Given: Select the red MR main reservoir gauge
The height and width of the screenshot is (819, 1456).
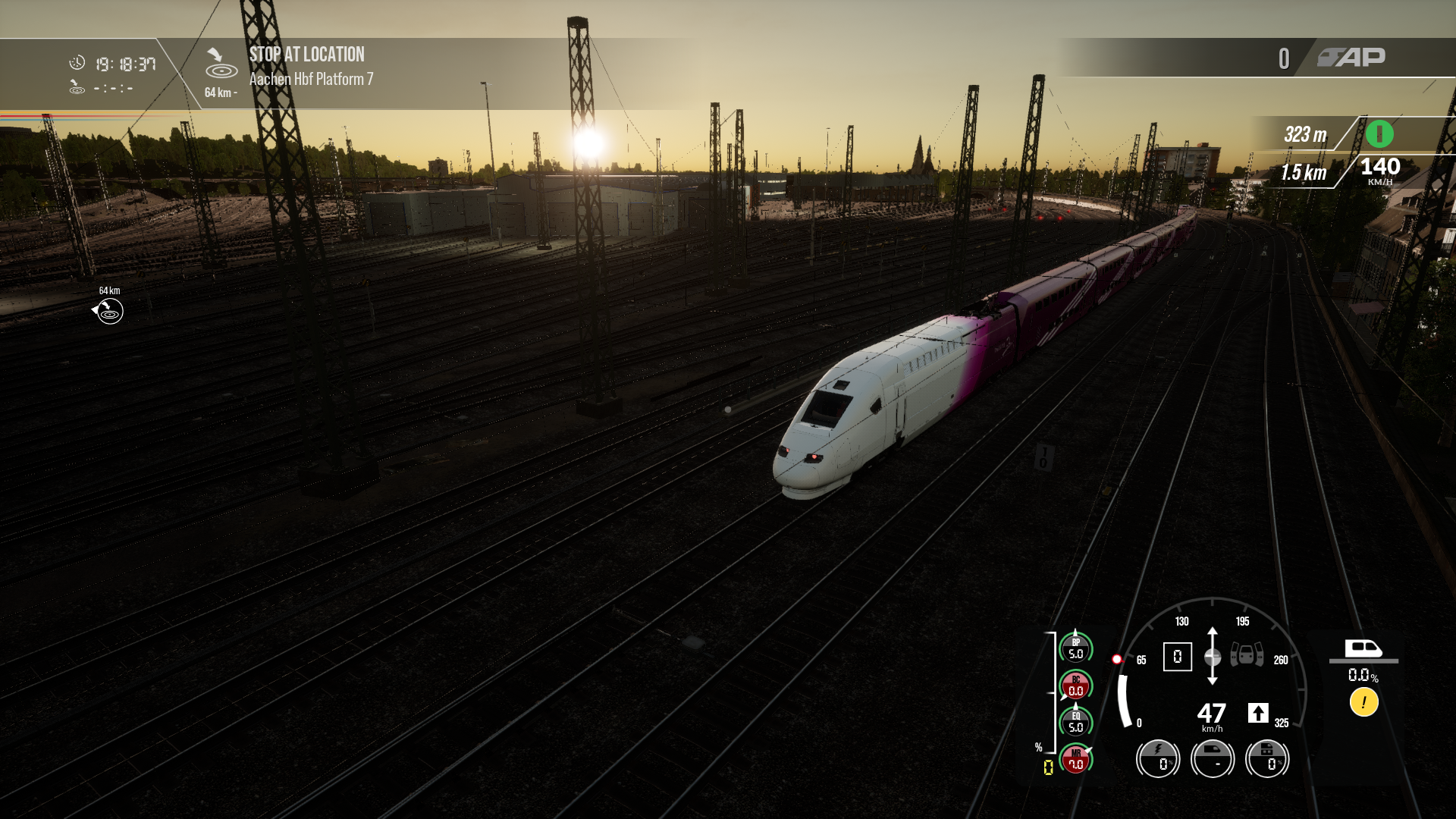Looking at the screenshot, I should click(1075, 759).
